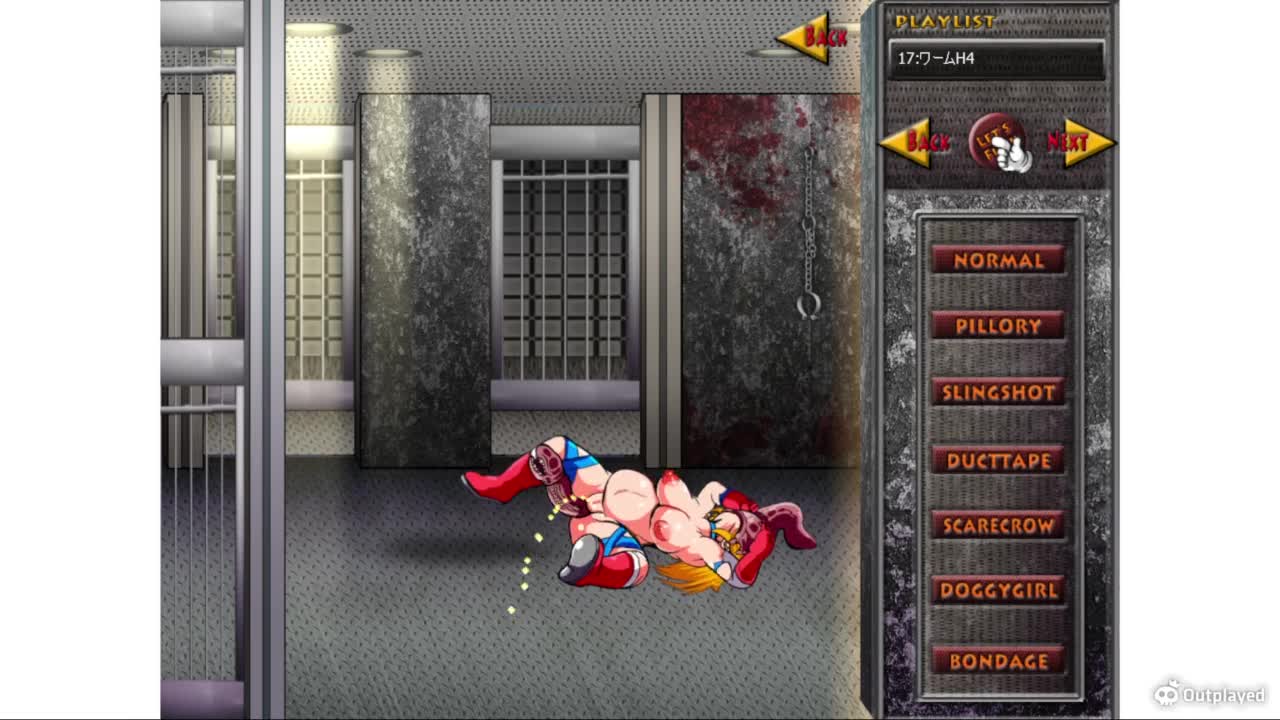Pick the SLINGSHOT entry
This screenshot has height=720, width=1280.
997,392
